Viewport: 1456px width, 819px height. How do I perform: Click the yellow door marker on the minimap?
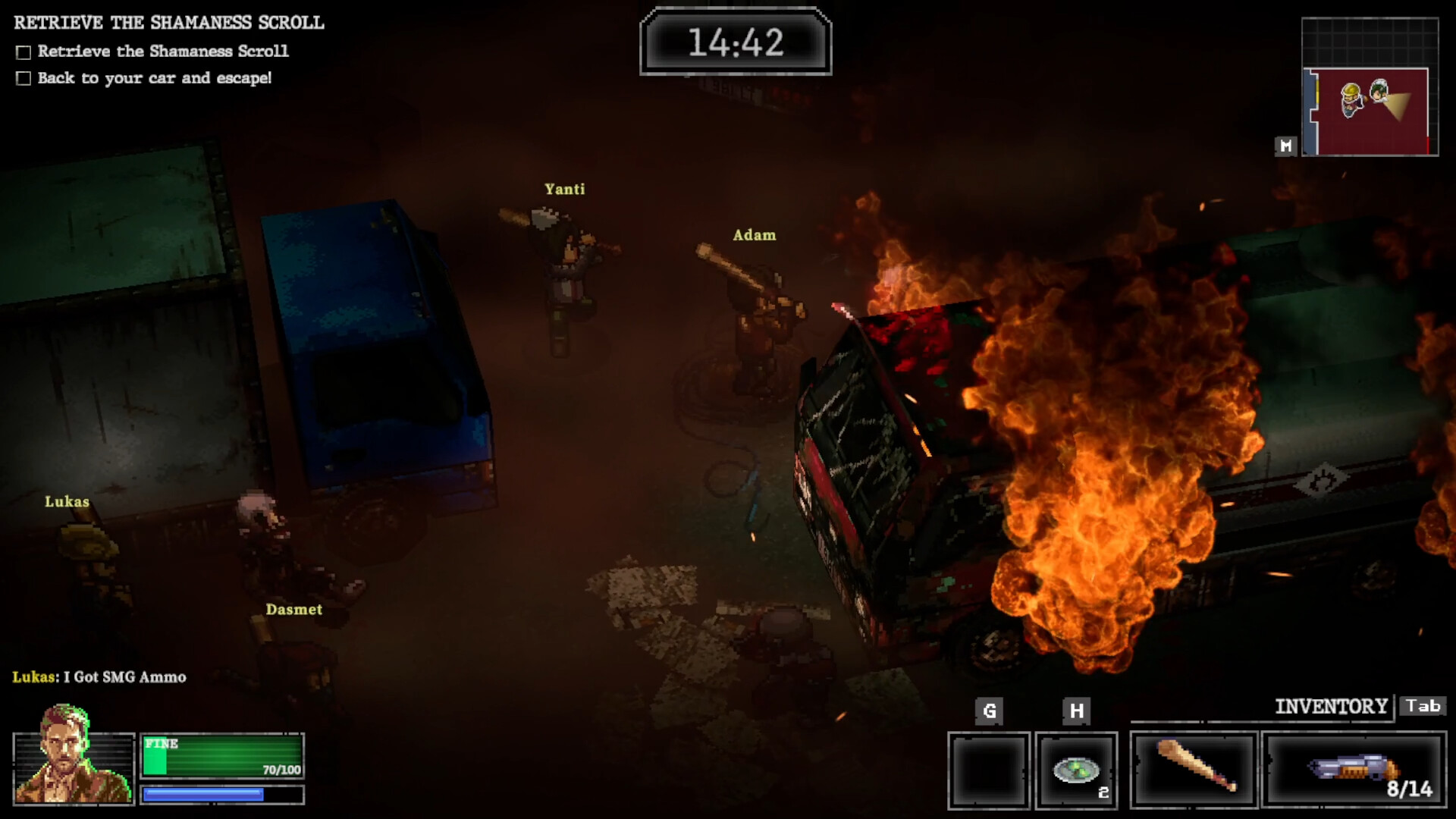tap(1317, 91)
